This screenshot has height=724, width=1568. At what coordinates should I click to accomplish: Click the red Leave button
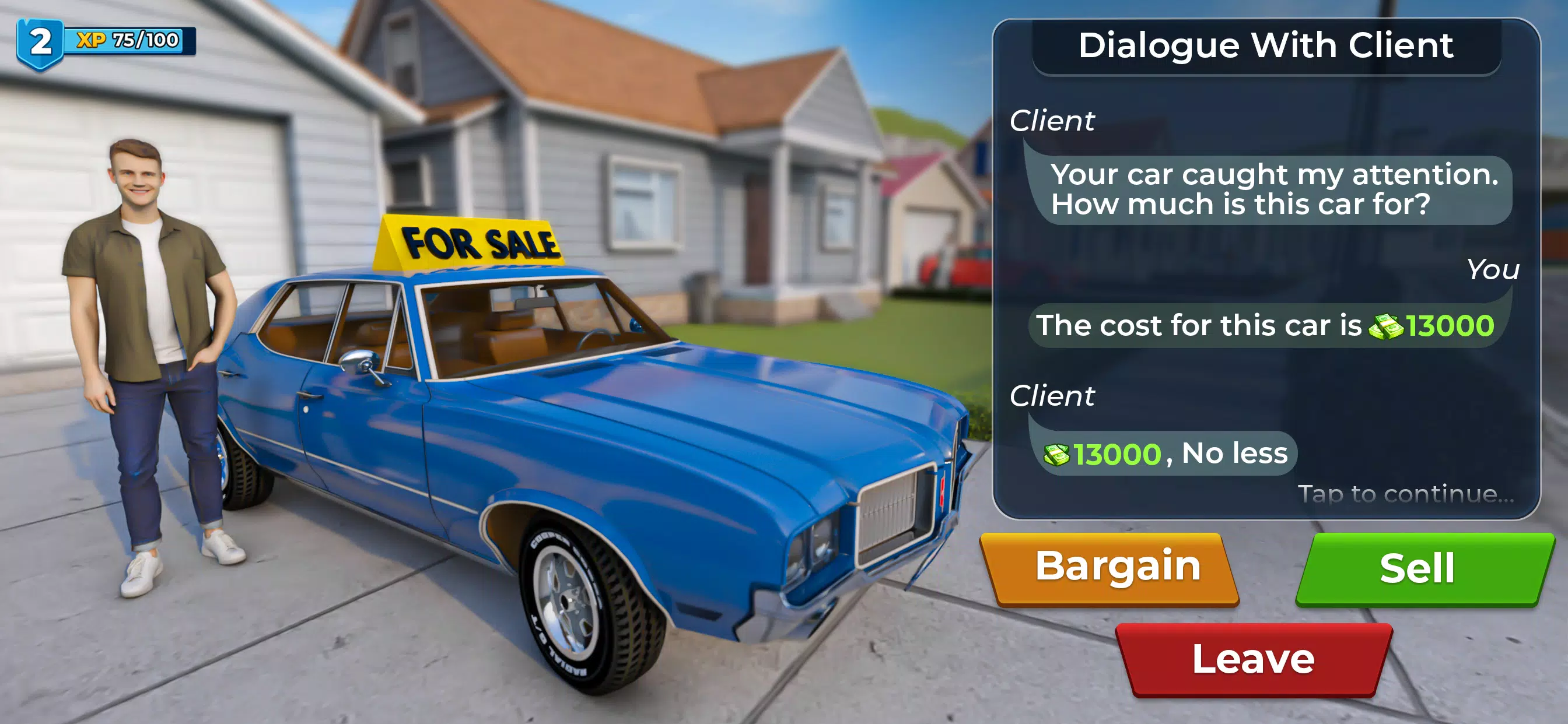click(1254, 659)
